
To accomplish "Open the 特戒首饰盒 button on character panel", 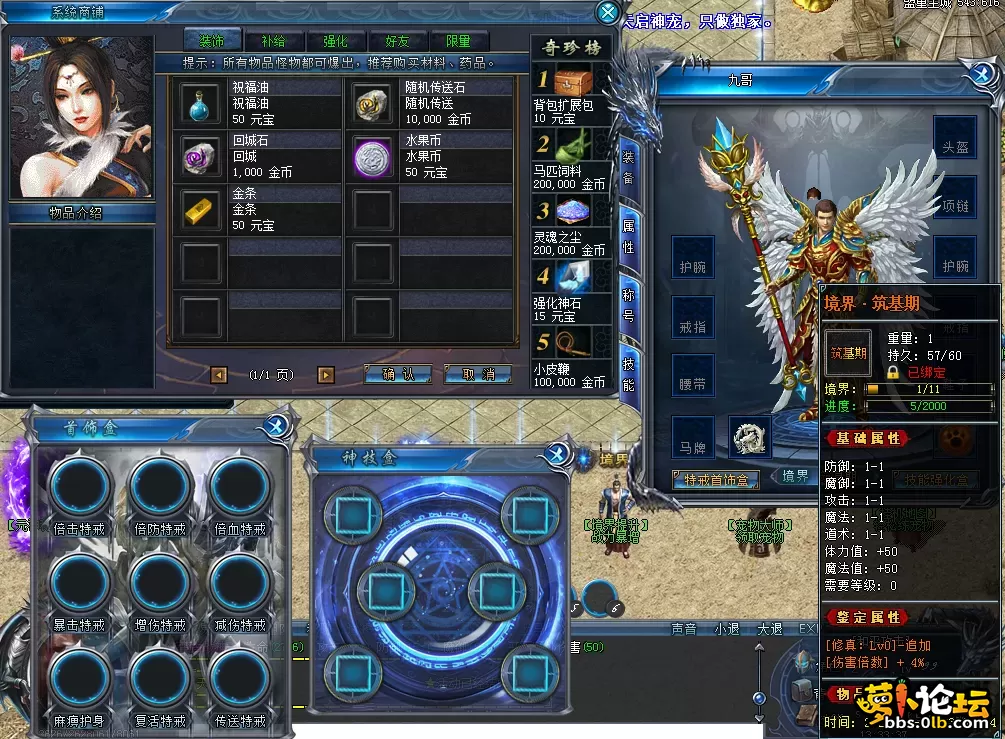I will (716, 480).
